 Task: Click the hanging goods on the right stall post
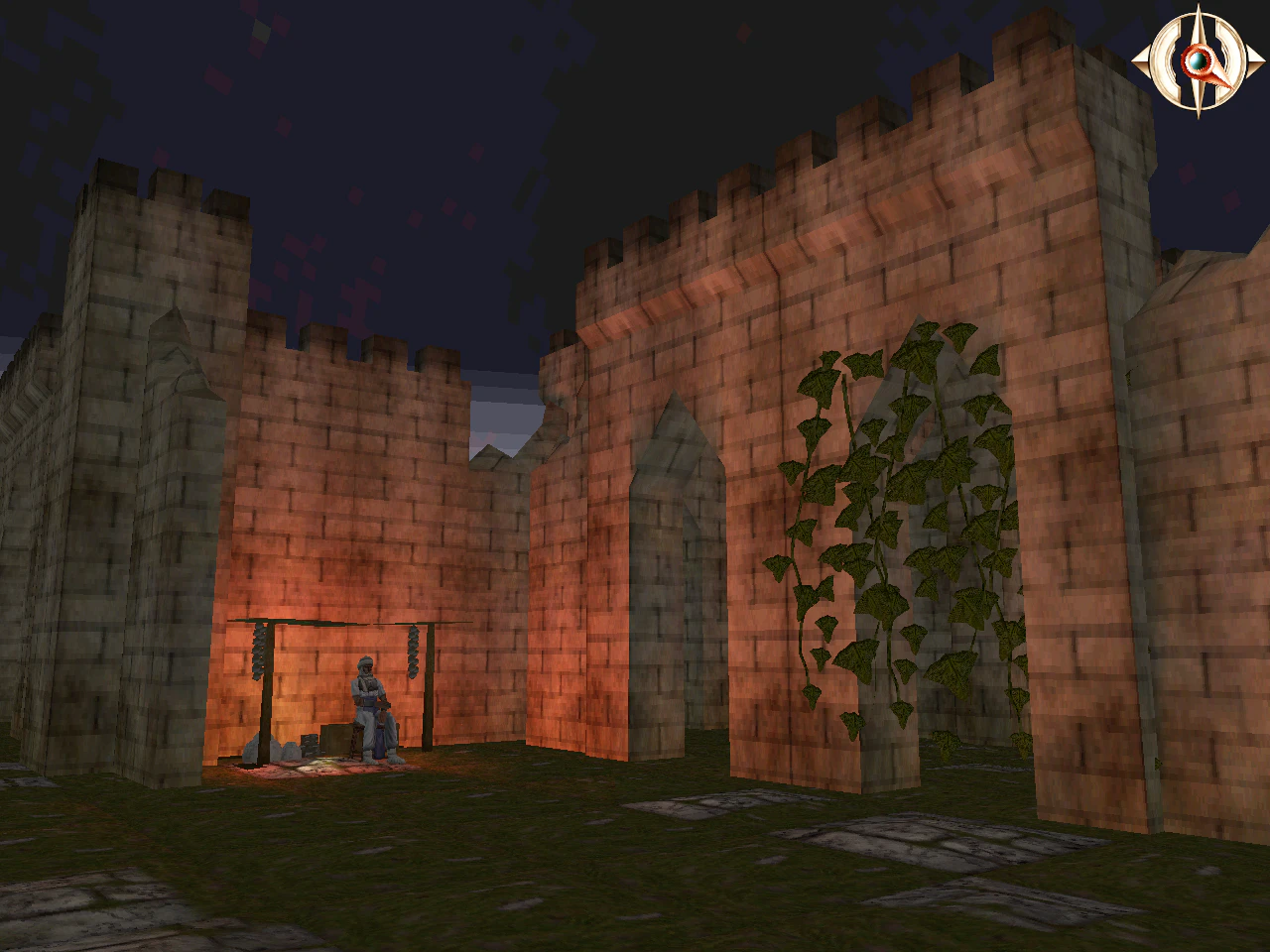pos(414,652)
